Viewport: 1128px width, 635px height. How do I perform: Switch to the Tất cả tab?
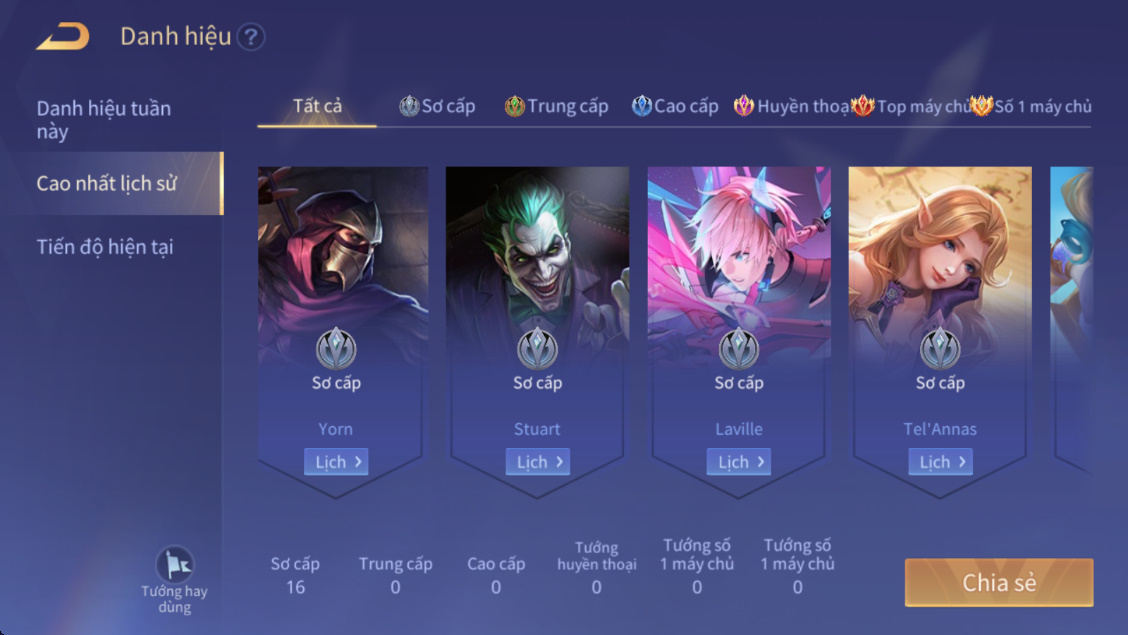point(317,106)
